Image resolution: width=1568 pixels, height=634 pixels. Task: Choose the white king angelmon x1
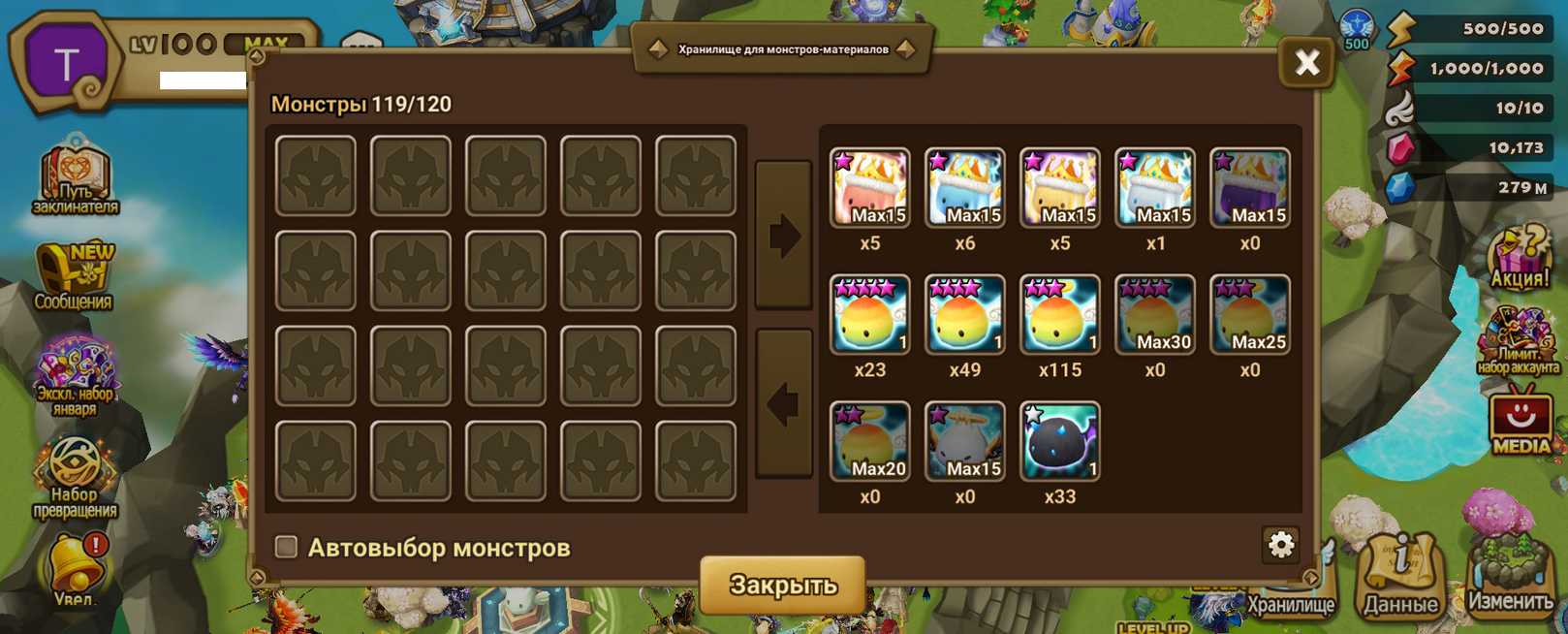(x=1154, y=188)
